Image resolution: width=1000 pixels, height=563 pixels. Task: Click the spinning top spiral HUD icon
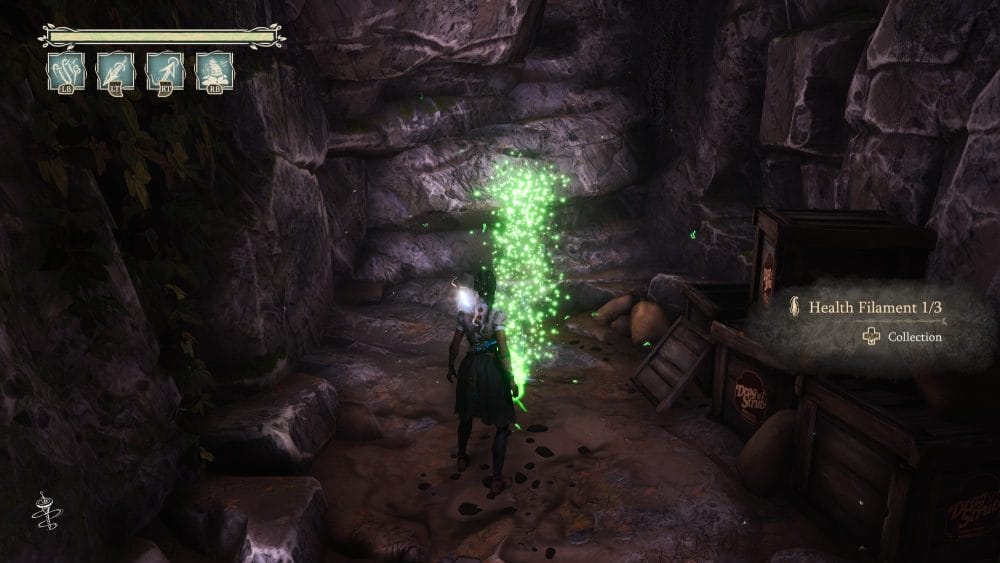[46, 510]
